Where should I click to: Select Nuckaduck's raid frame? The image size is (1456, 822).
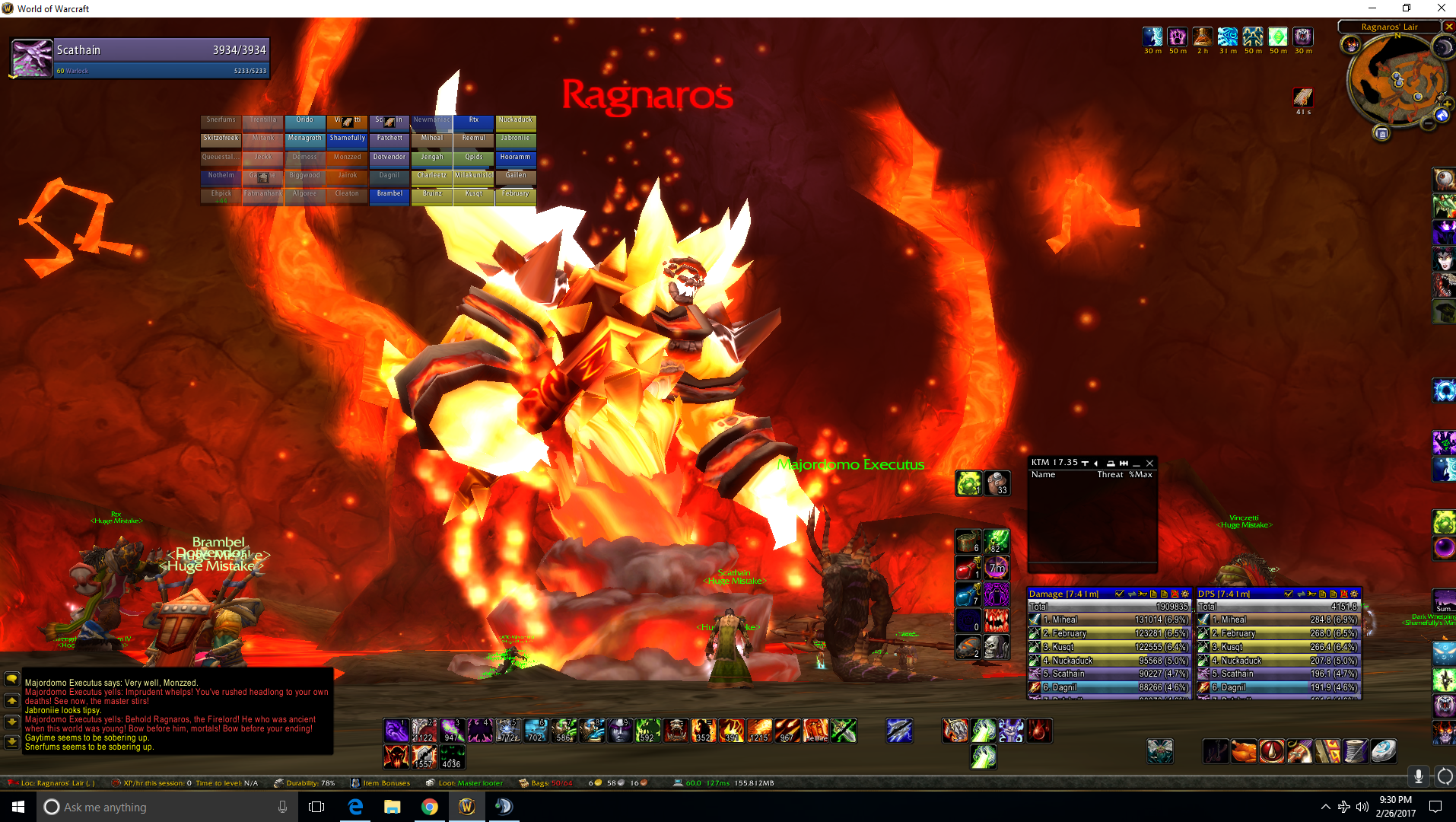click(x=516, y=121)
